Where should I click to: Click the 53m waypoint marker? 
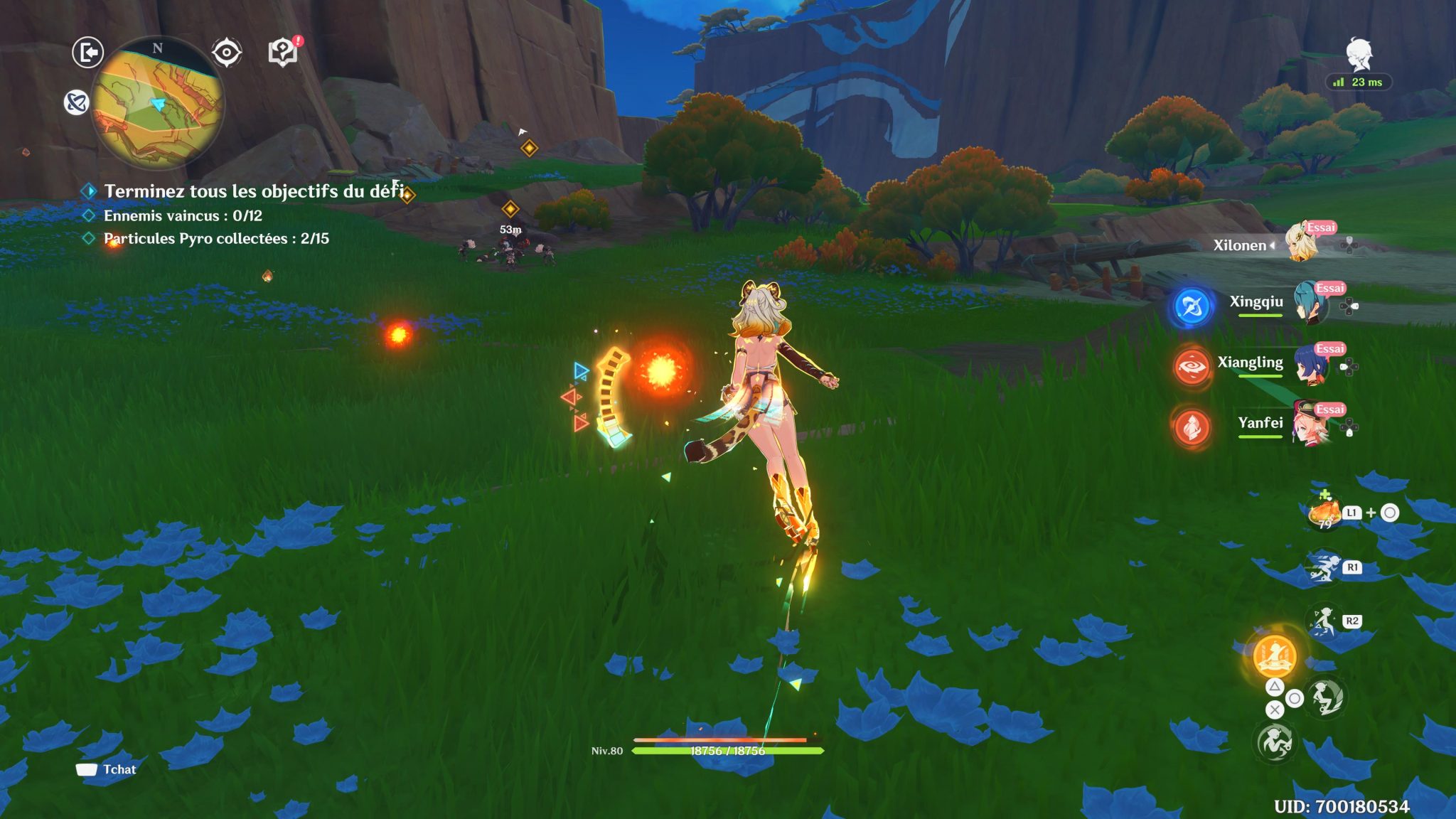click(510, 213)
